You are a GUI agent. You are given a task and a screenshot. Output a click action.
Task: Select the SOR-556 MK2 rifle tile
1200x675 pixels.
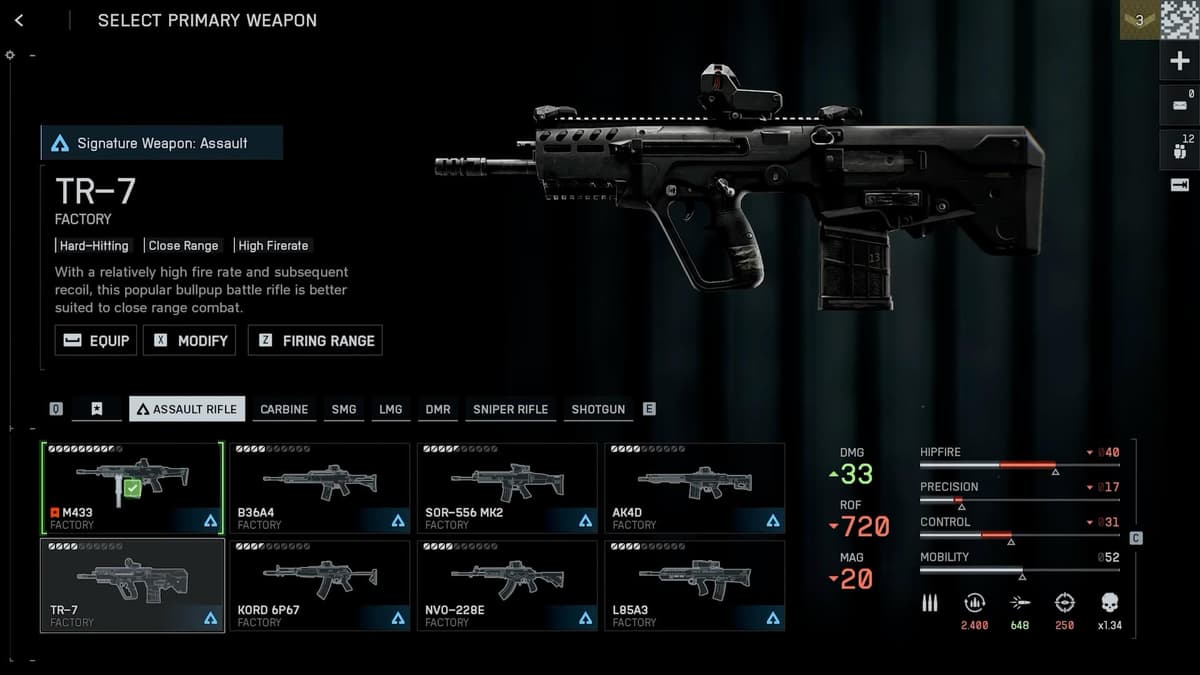pyautogui.click(x=507, y=488)
